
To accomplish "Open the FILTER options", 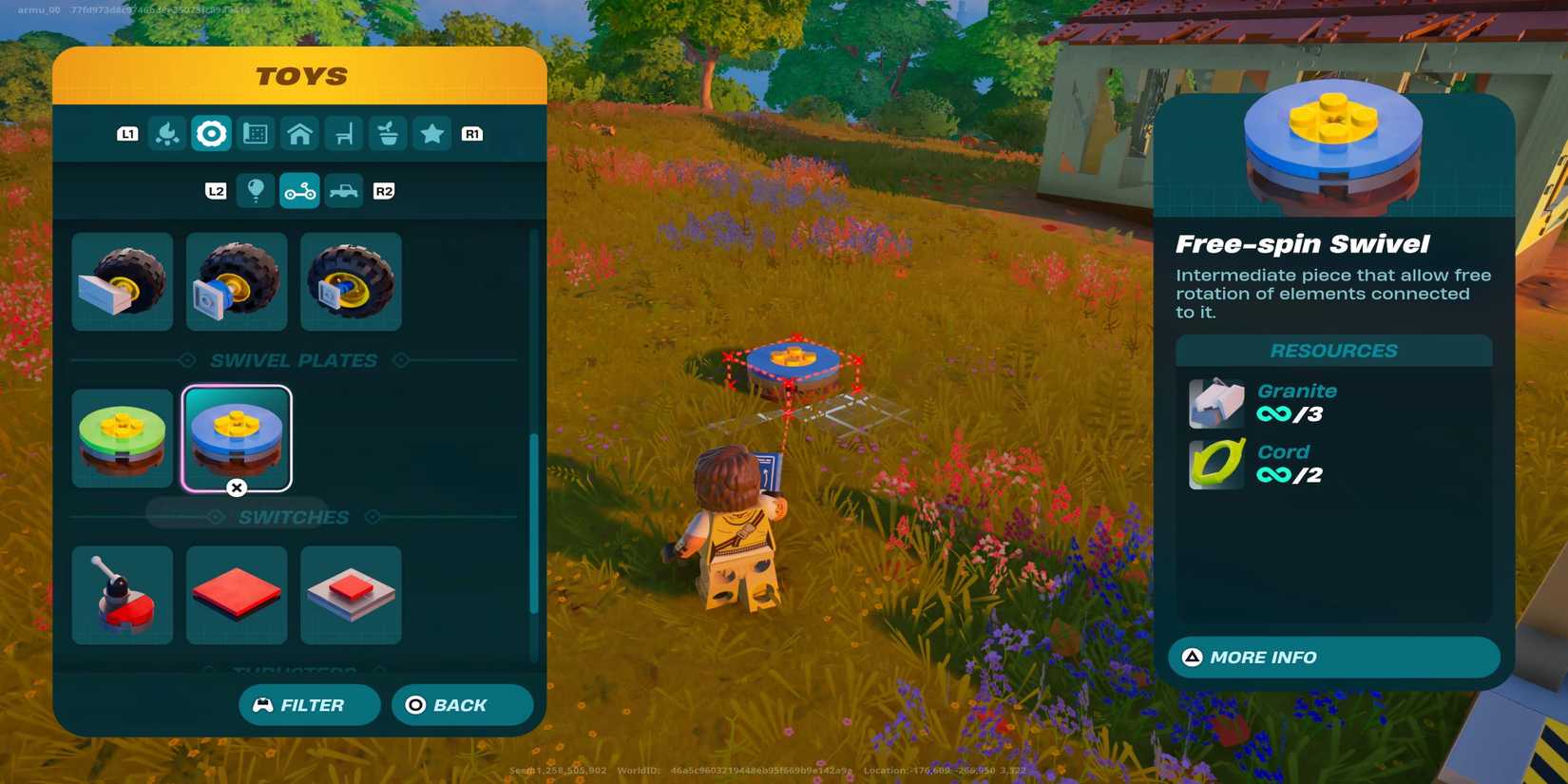I will pyautogui.click(x=309, y=704).
